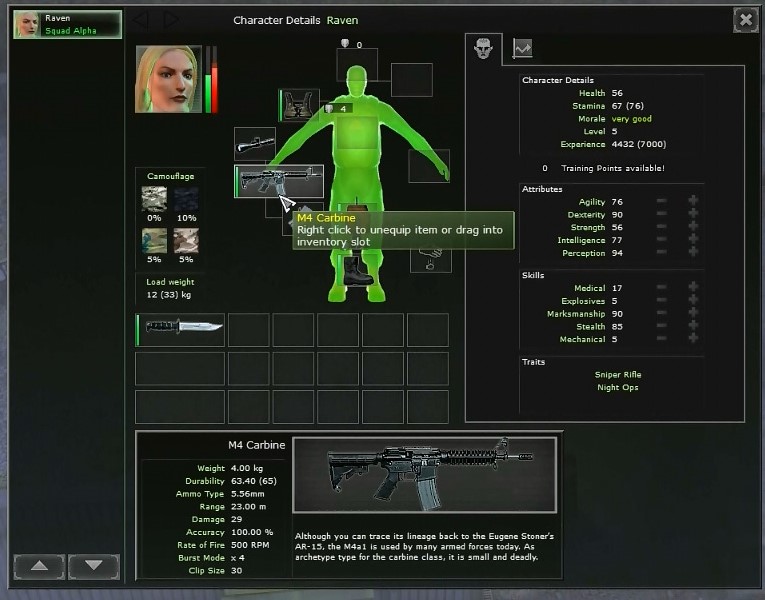Image resolution: width=765 pixels, height=600 pixels.
Task: Open the character face details tab
Action: click(x=483, y=47)
